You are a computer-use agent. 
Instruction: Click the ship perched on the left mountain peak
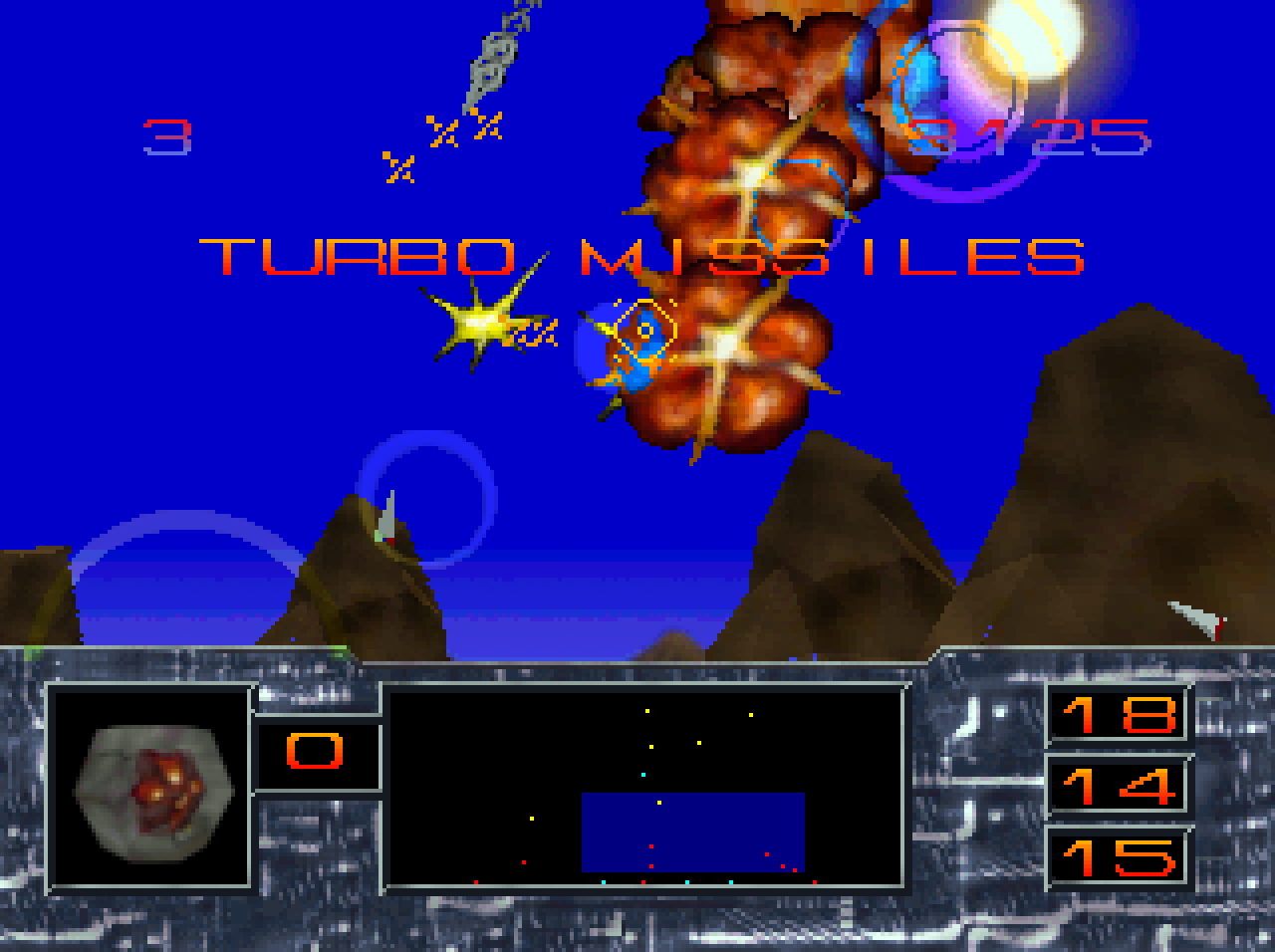click(x=386, y=518)
